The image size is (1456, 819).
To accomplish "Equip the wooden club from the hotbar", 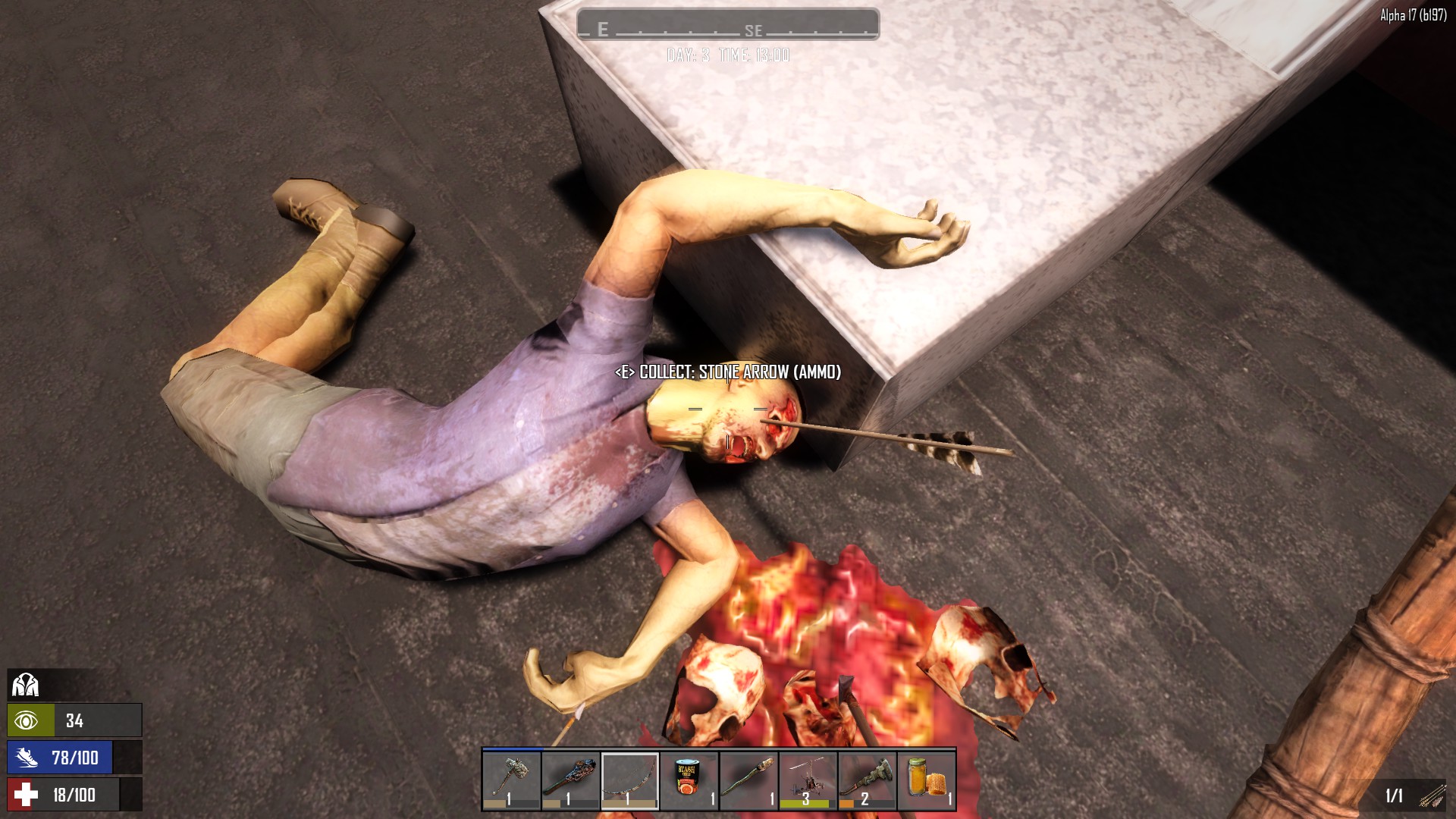I will pyautogui.click(x=571, y=780).
